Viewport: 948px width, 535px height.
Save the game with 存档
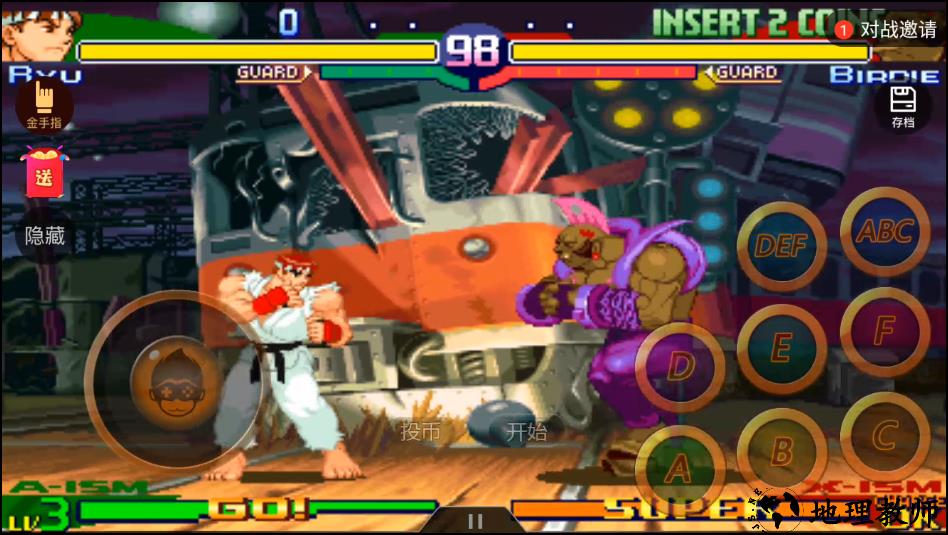point(903,106)
